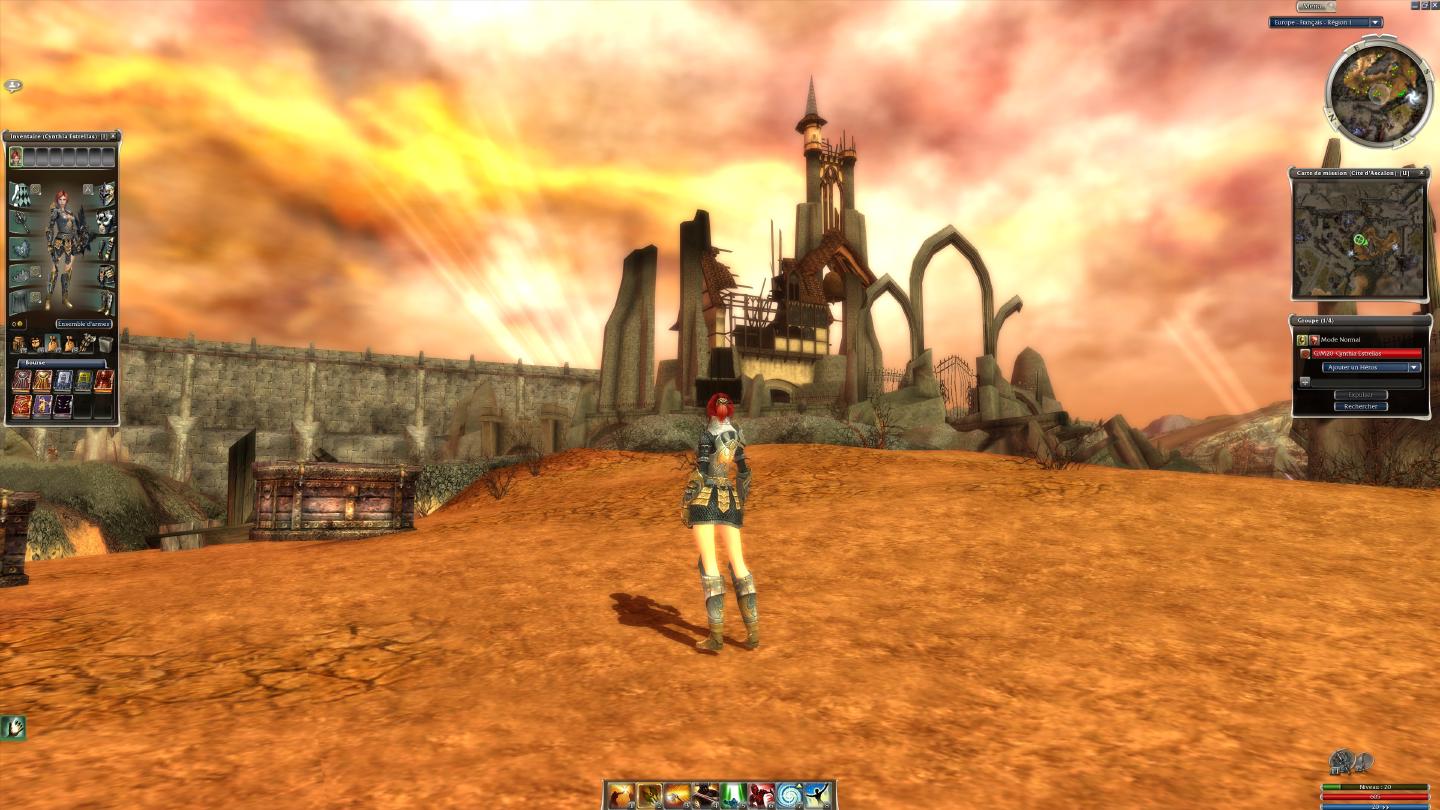Activate the red figure skill
Viewport: 1440px width, 810px height.
761,795
